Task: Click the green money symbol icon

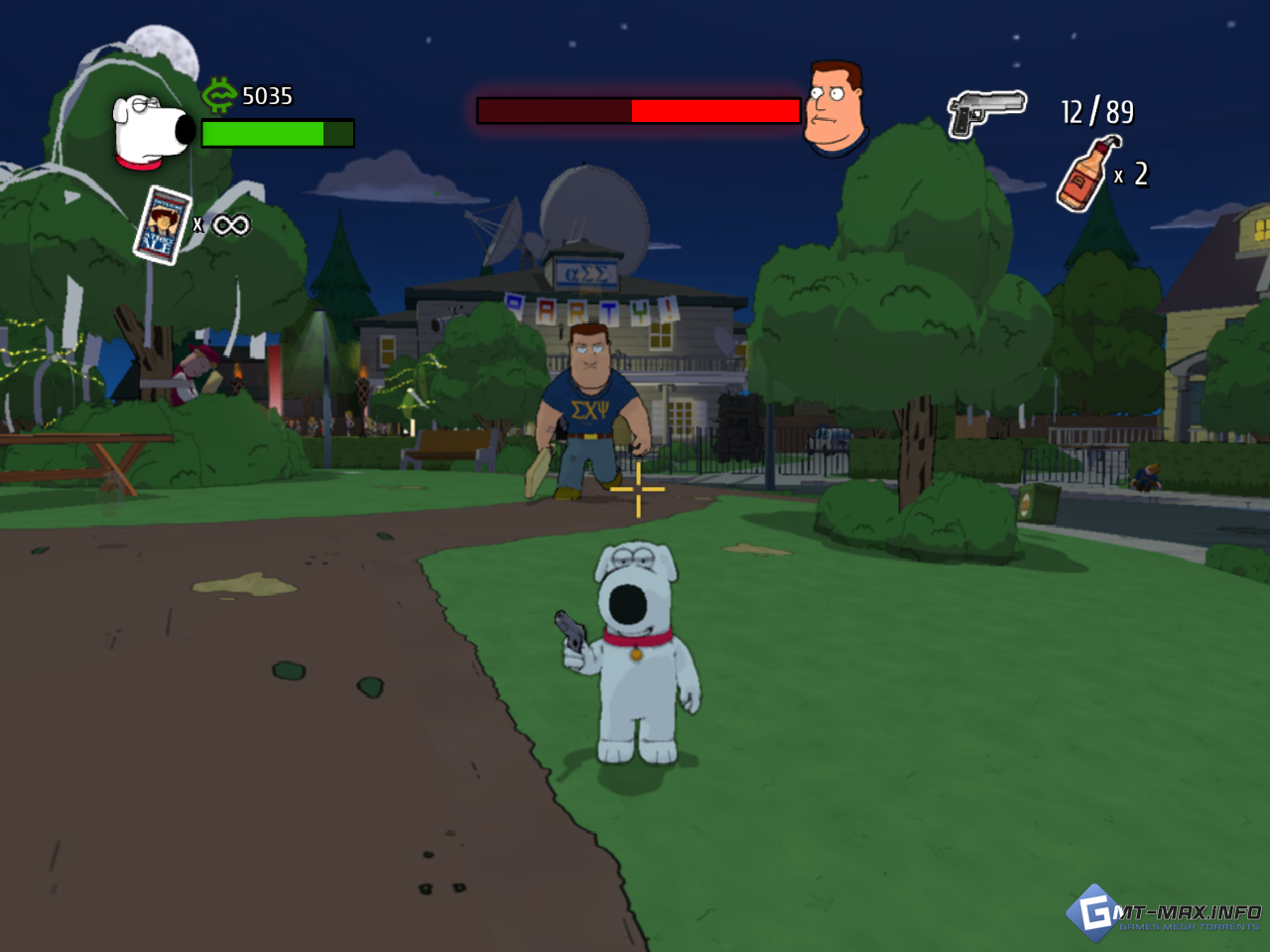Action: tap(218, 95)
